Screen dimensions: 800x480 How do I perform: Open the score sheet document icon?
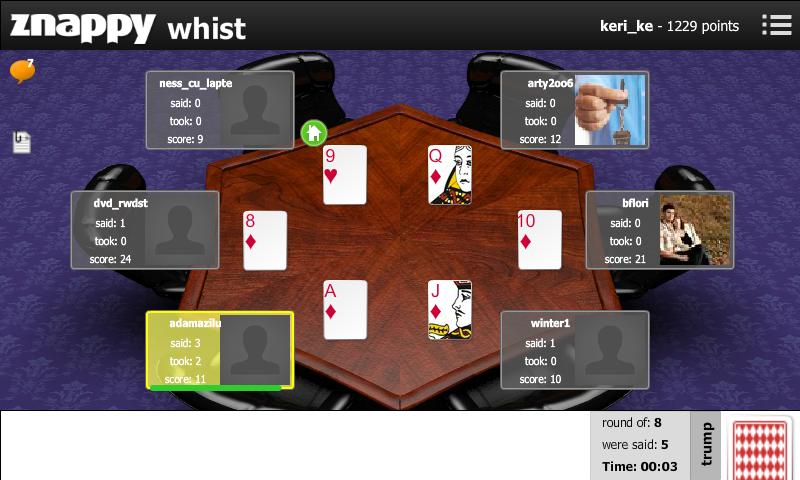tap(22, 142)
